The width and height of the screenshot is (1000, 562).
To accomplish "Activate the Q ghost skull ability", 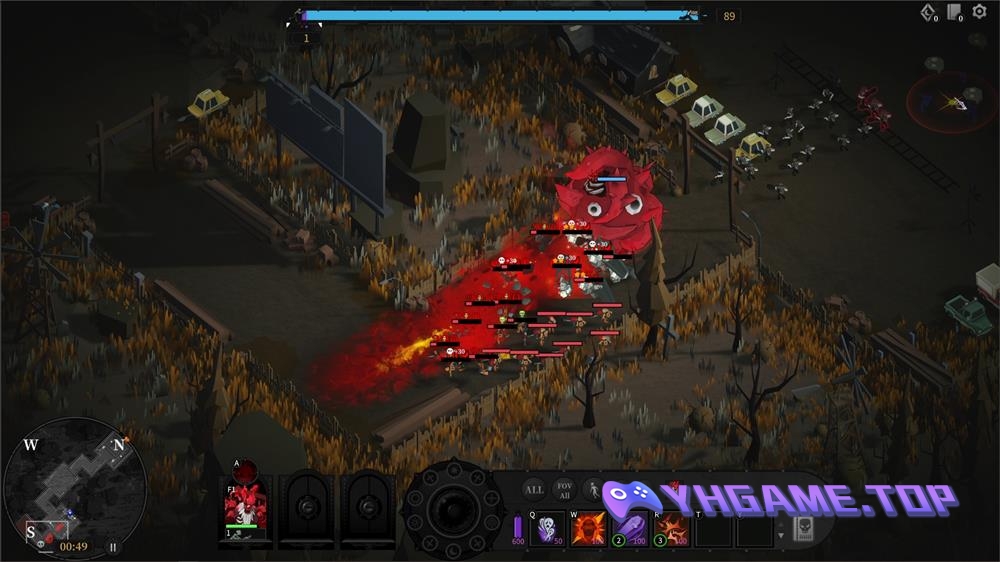I will click(x=548, y=528).
